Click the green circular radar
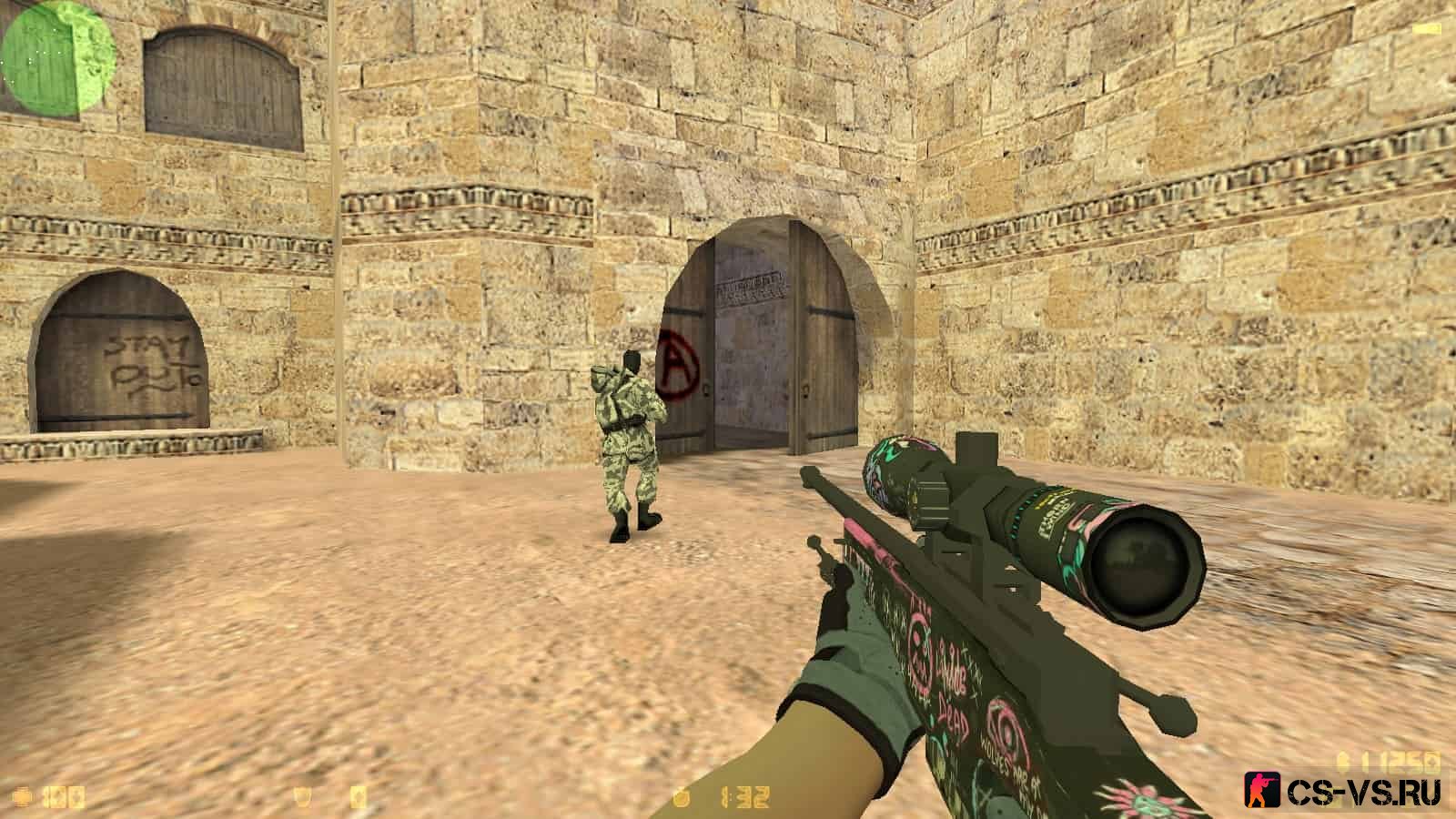 [57, 57]
